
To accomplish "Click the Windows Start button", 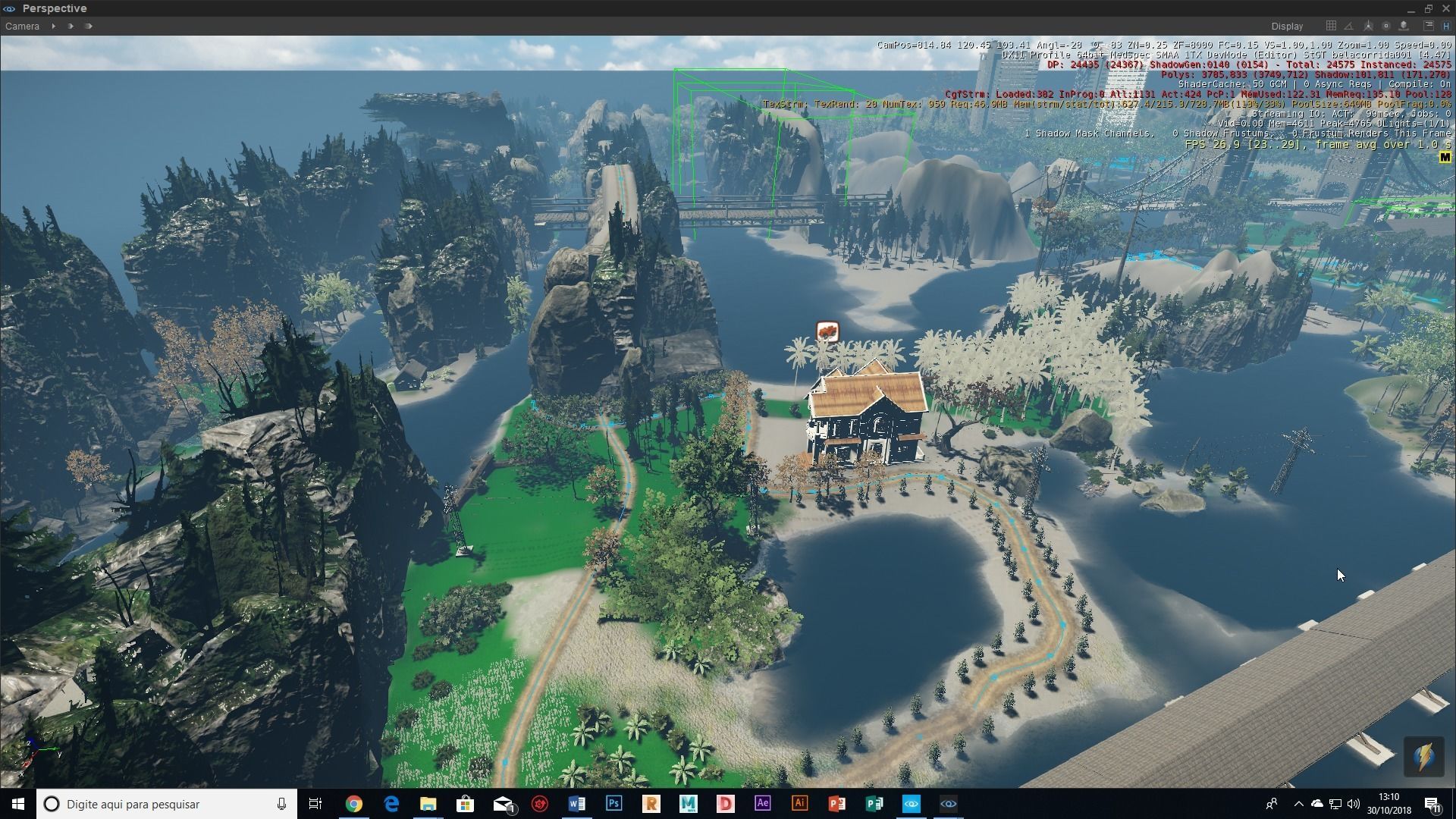I will click(x=15, y=804).
